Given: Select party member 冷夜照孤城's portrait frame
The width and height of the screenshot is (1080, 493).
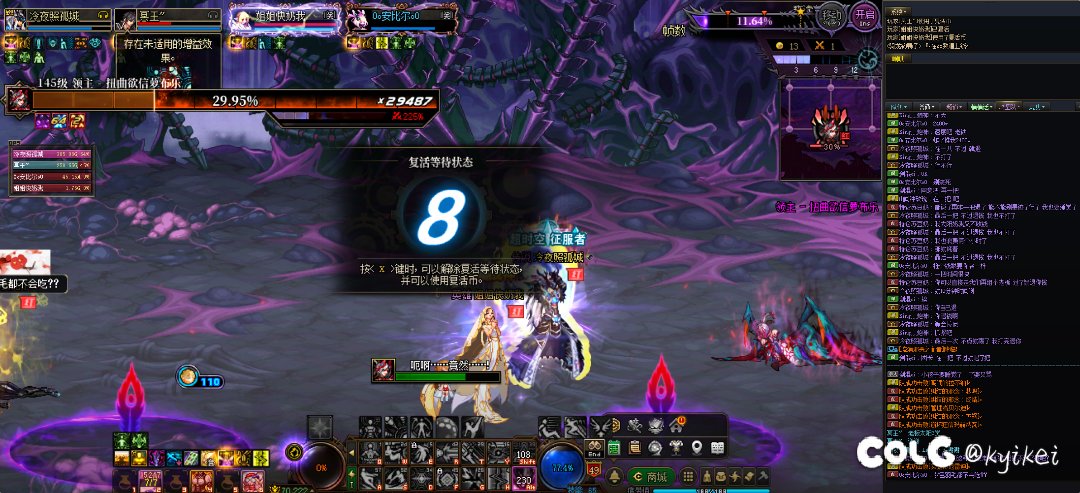Looking at the screenshot, I should (x=59, y=19).
